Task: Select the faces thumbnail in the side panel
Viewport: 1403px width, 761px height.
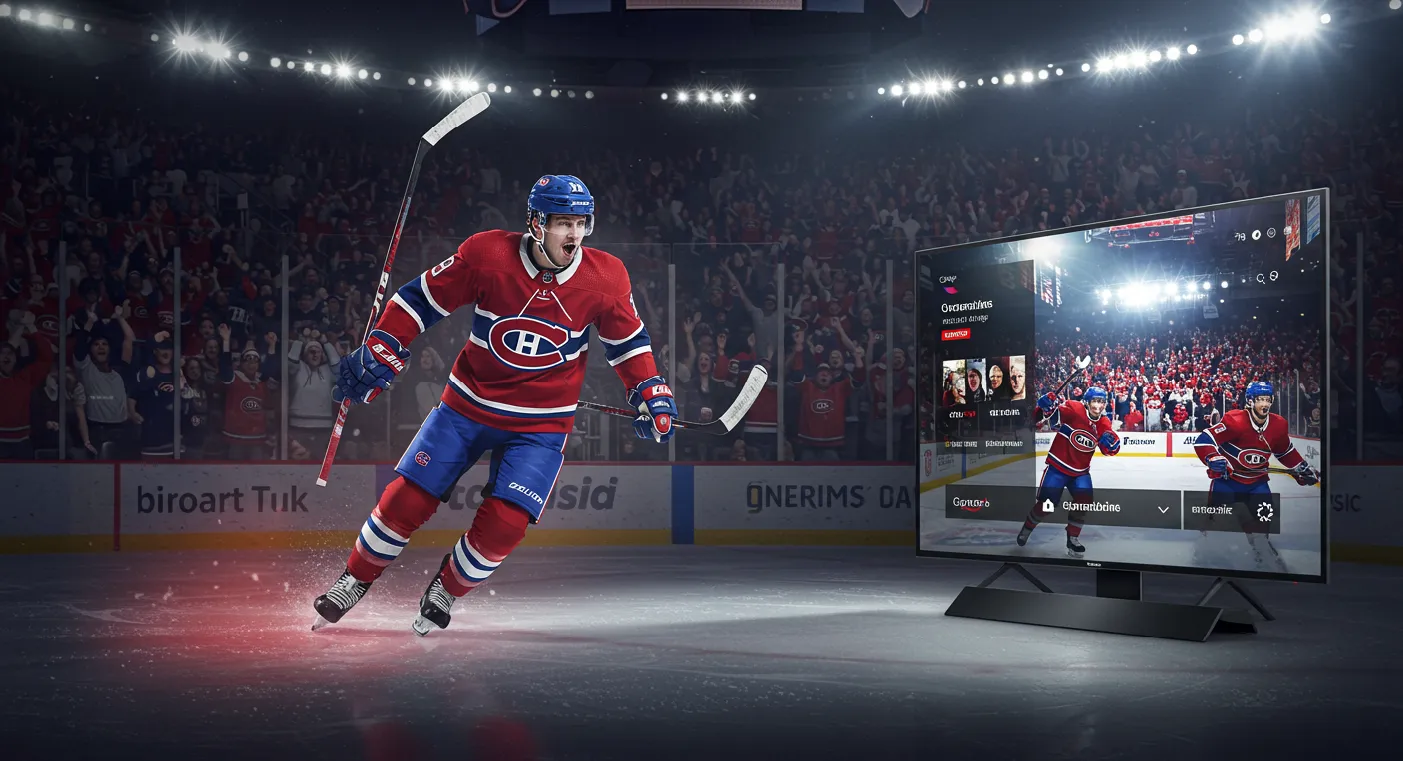Action: tap(984, 380)
